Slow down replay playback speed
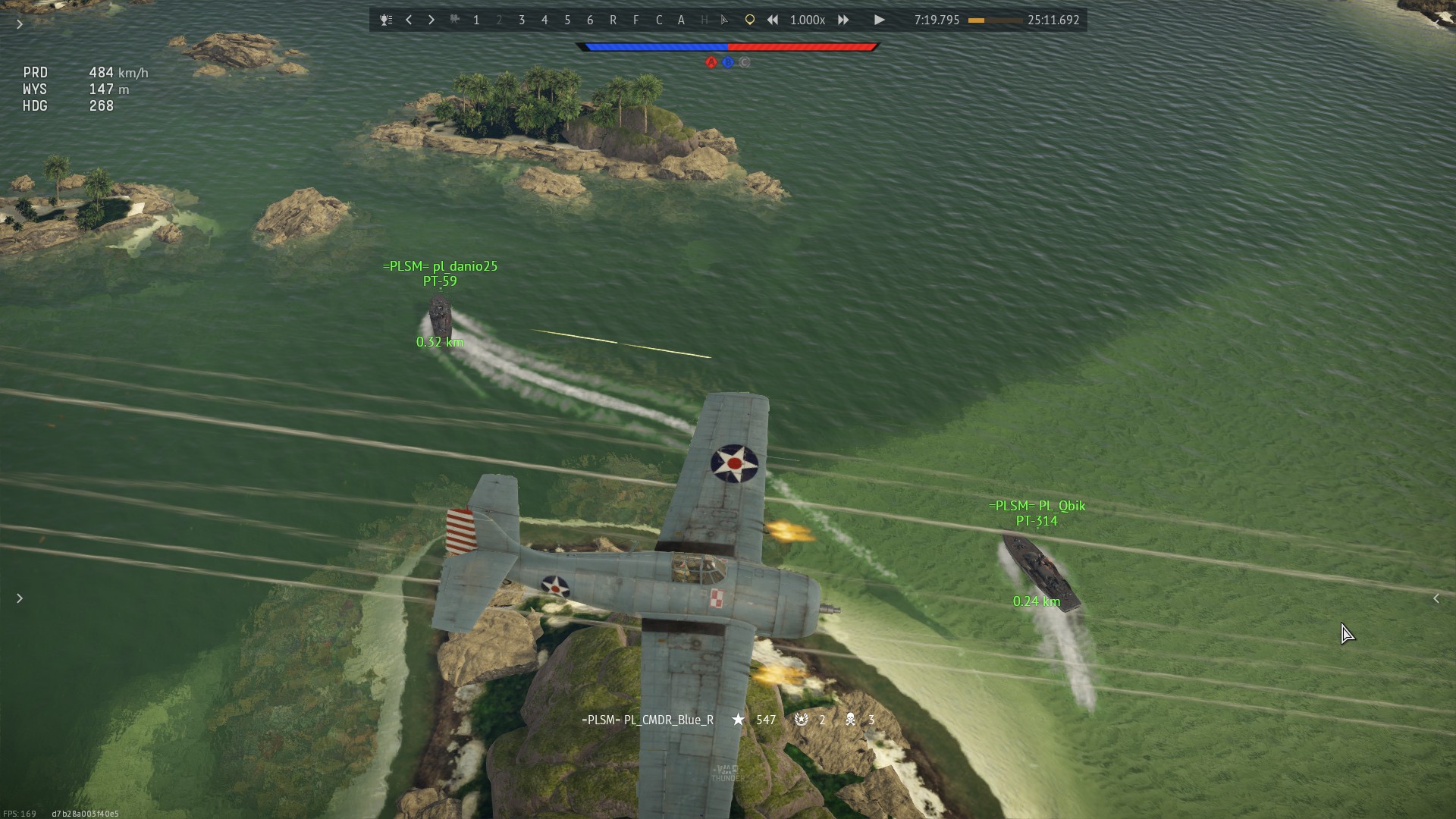 773,20
